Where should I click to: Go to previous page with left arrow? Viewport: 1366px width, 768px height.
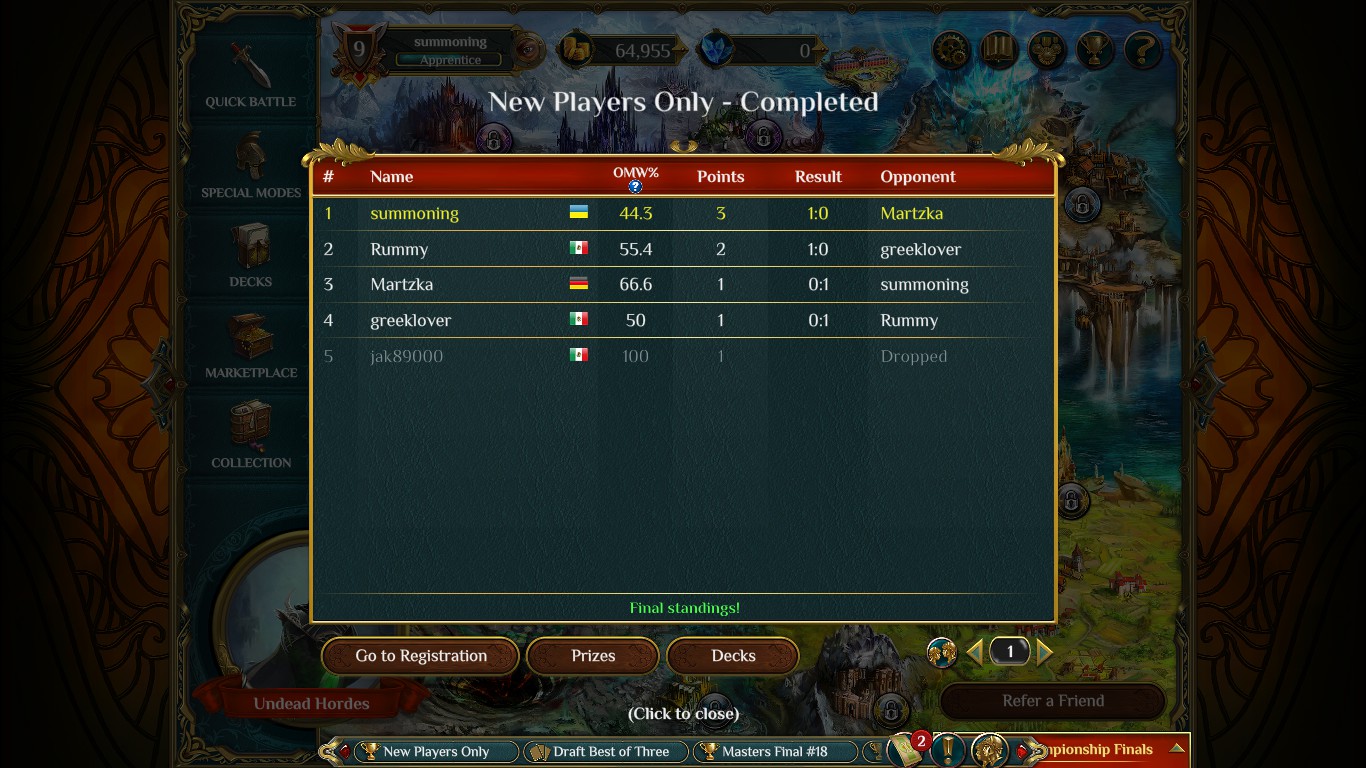point(974,651)
